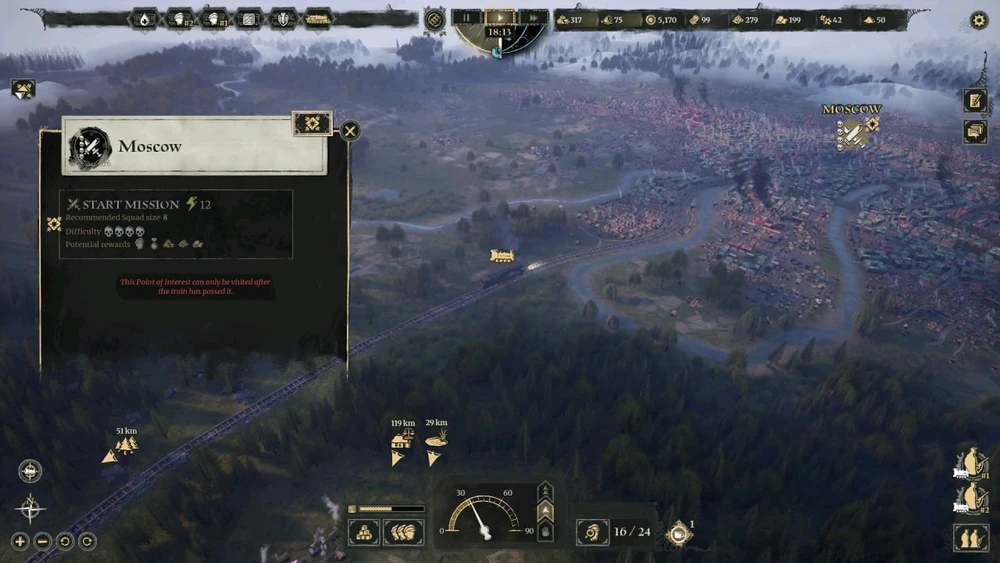Start the Moscow mission
The image size is (1000, 563).
tap(122, 205)
